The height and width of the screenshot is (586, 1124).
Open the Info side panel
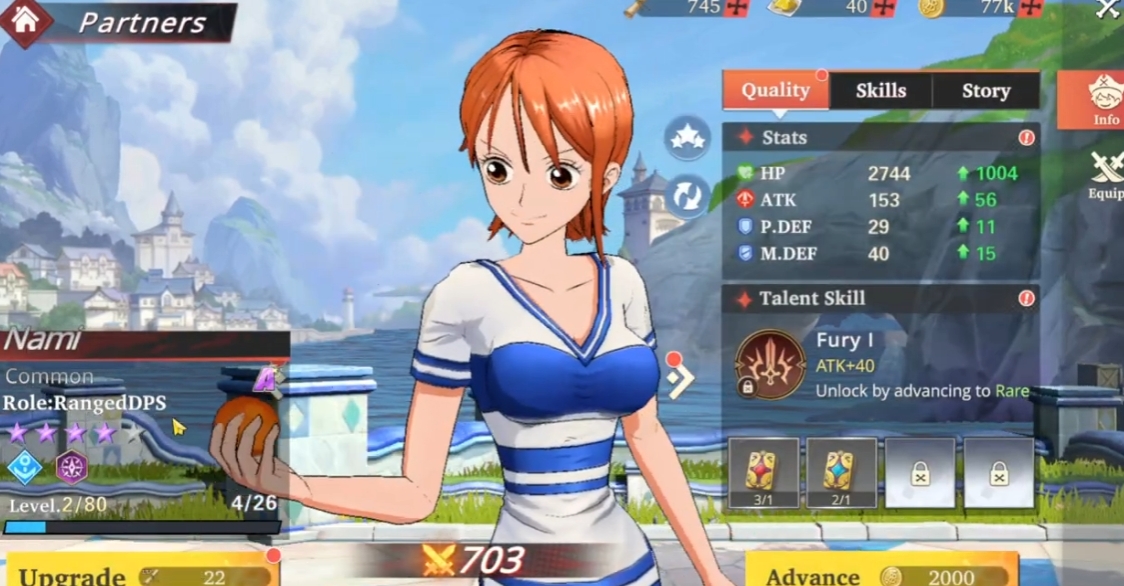coord(1104,100)
